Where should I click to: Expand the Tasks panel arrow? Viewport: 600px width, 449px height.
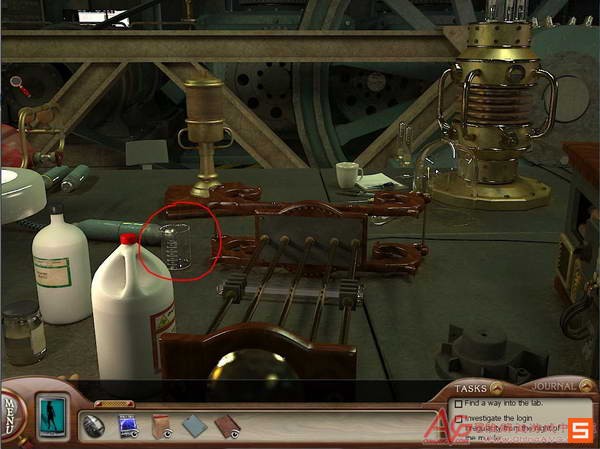coord(496,387)
